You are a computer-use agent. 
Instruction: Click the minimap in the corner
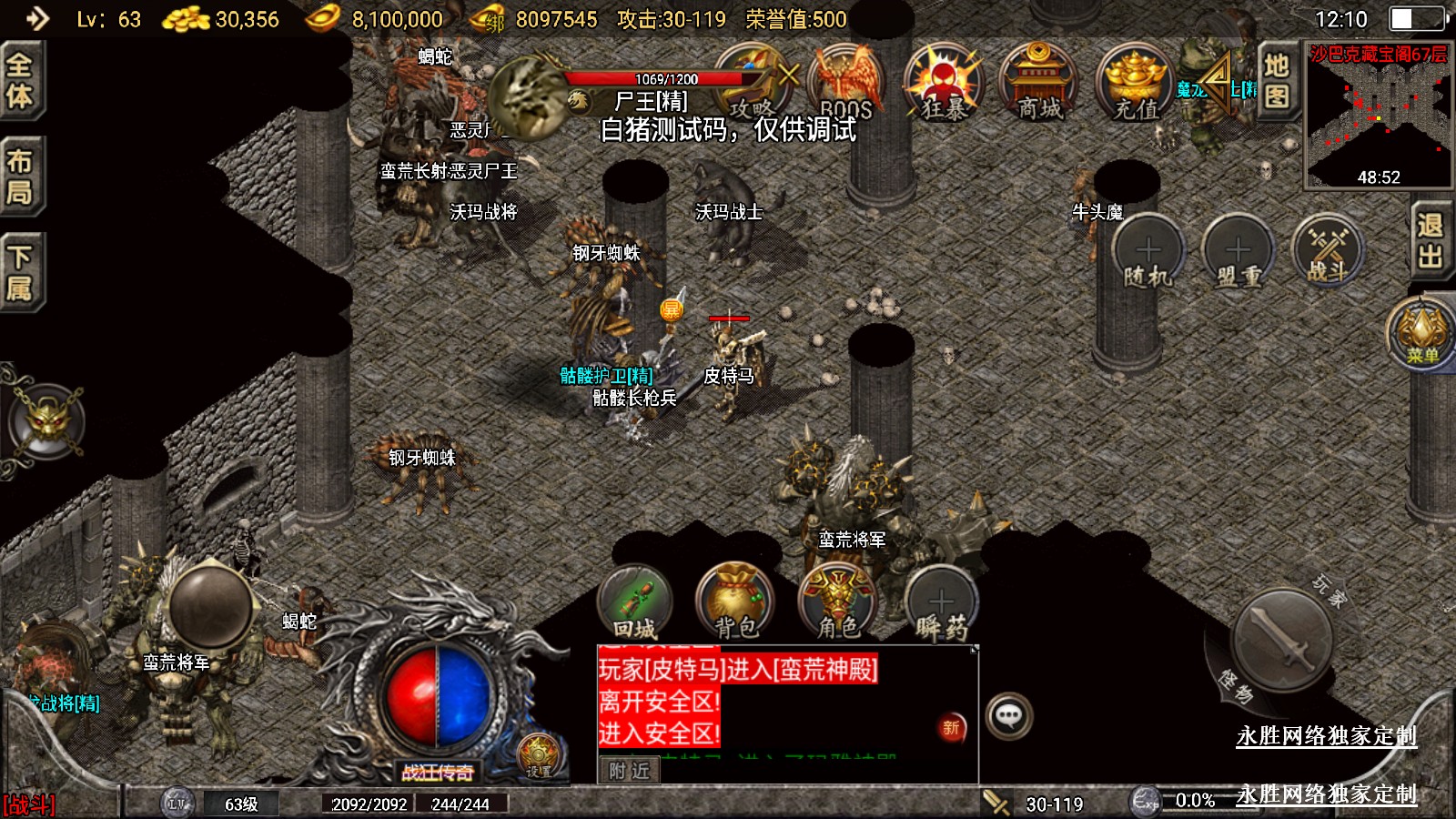[1378, 115]
